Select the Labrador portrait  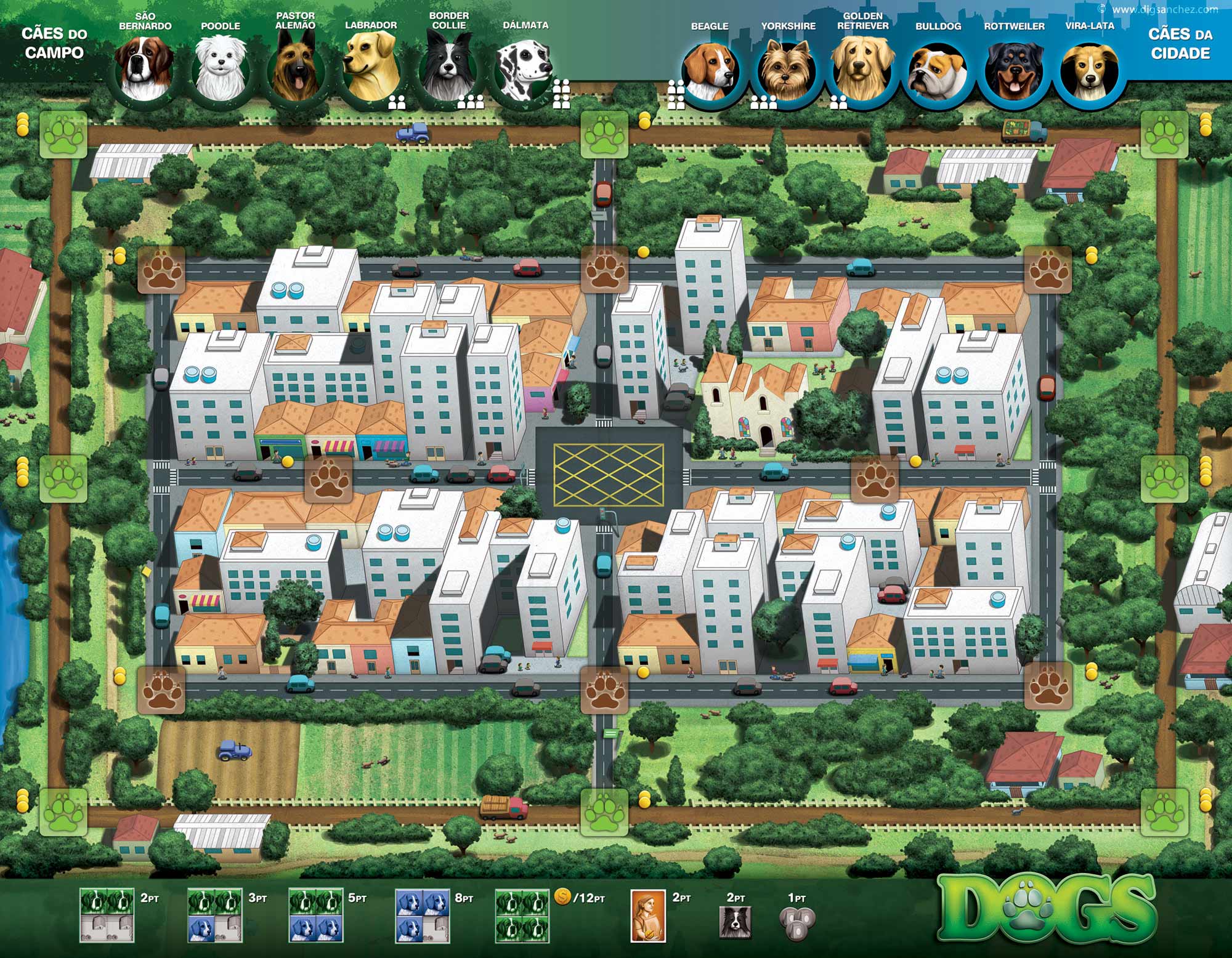click(371, 69)
